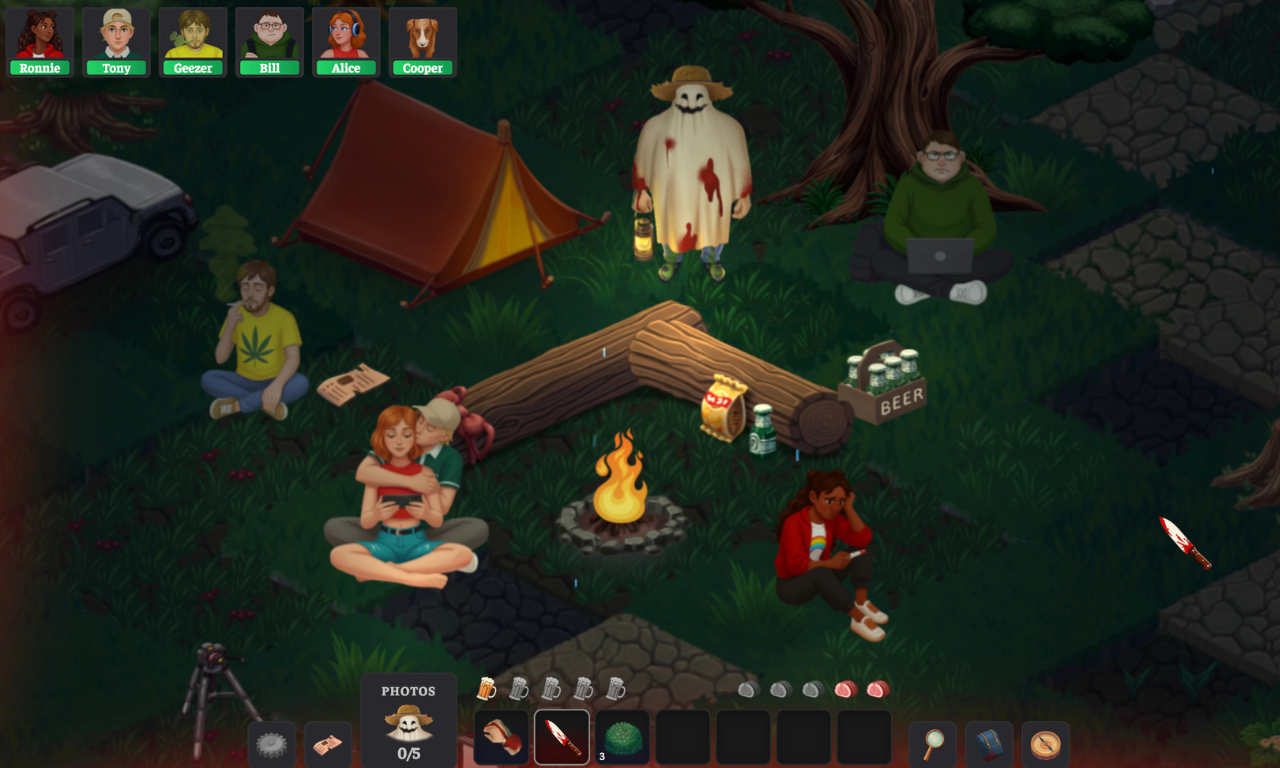Open the blue backpack

click(988, 744)
